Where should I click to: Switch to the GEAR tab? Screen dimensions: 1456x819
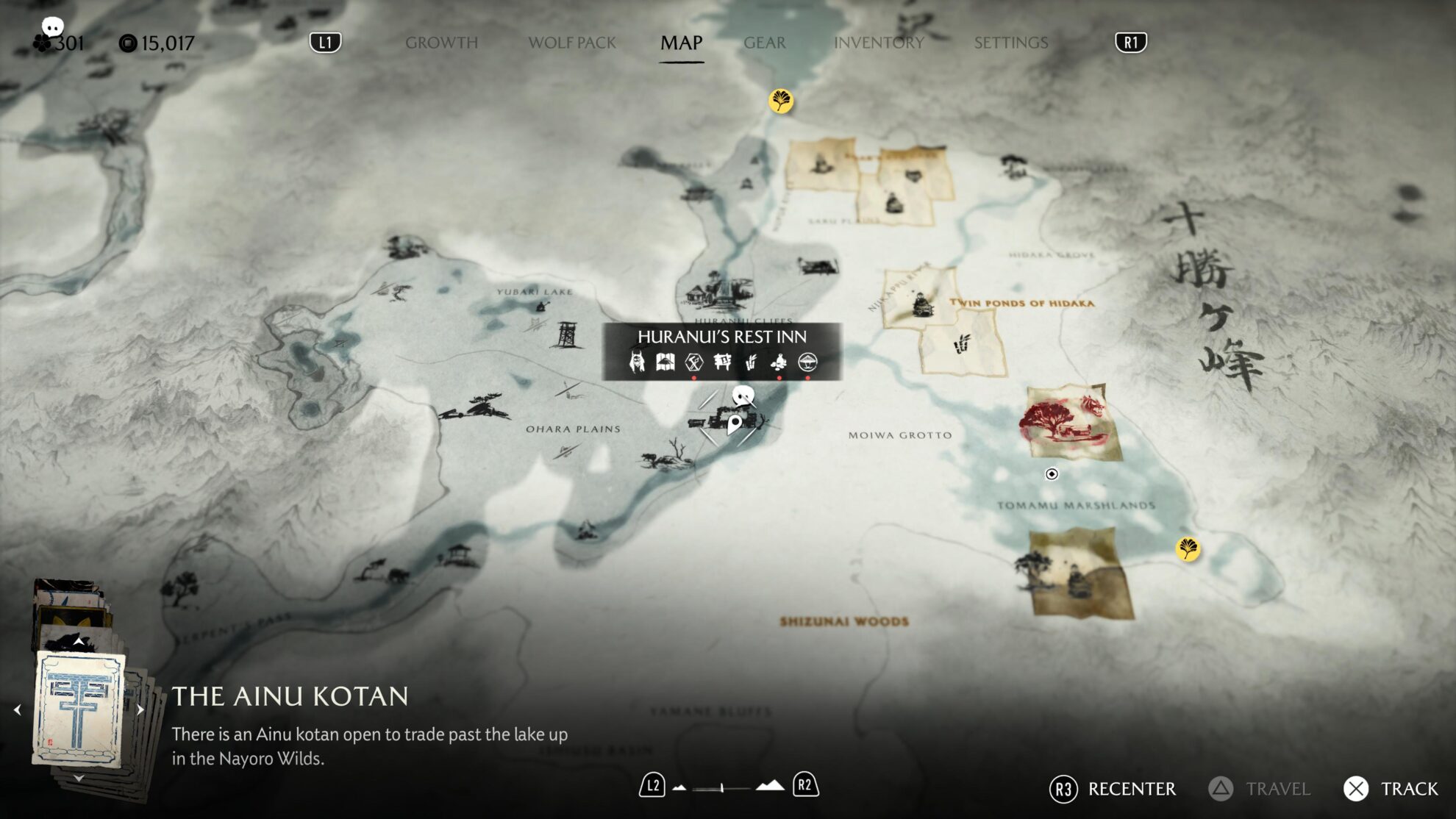point(765,43)
